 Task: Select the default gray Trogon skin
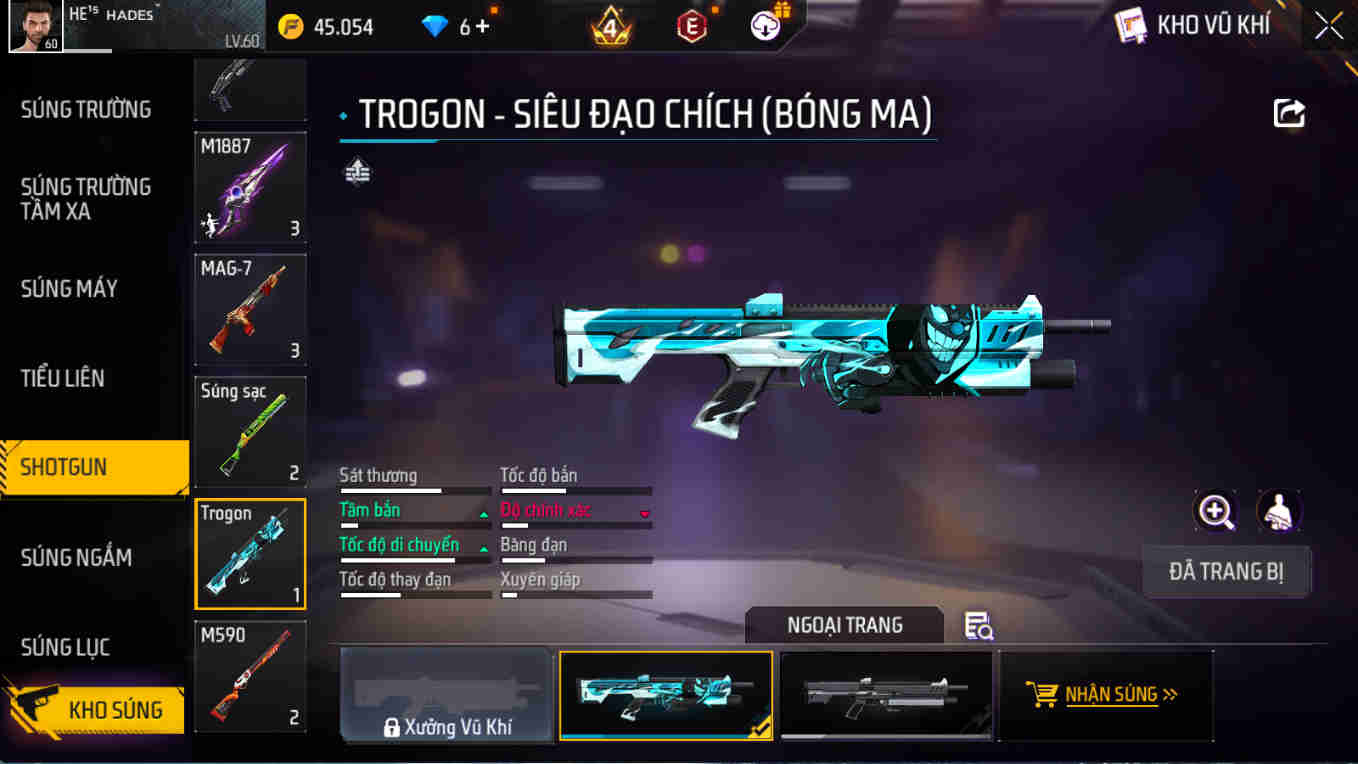point(886,696)
